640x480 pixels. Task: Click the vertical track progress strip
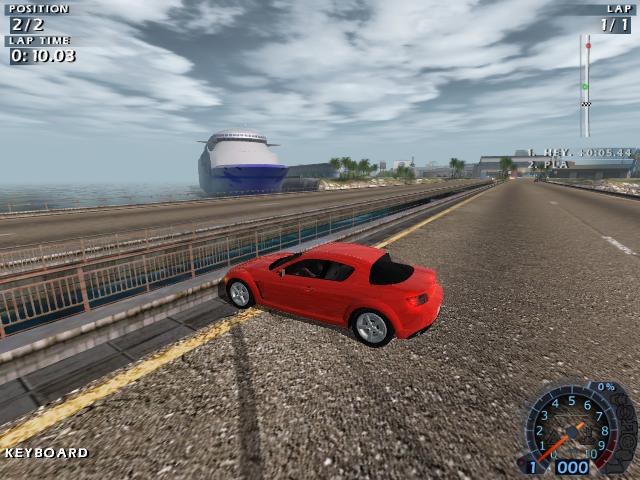[x=585, y=85]
